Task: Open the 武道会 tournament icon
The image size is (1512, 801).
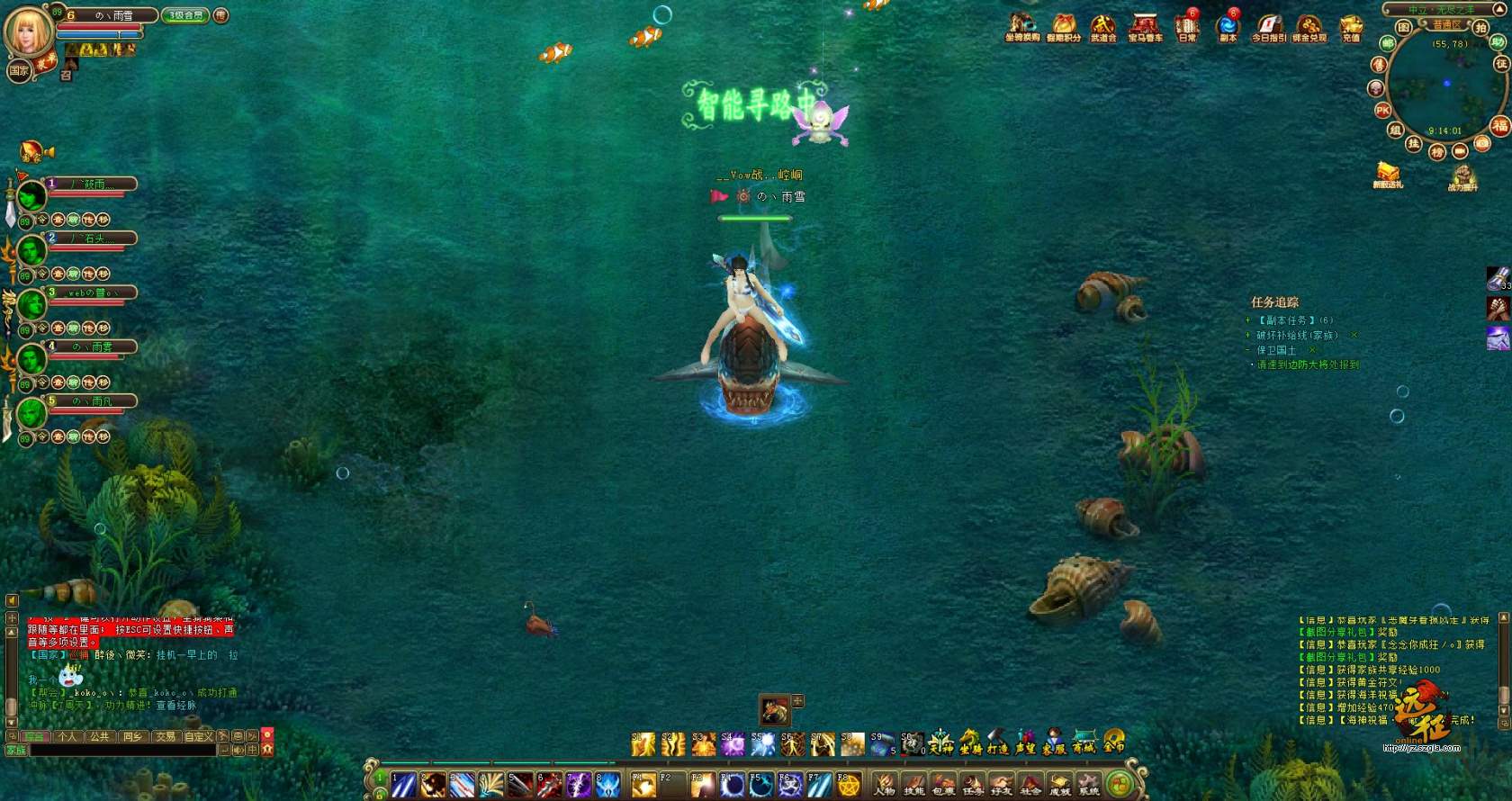Action: click(1103, 27)
